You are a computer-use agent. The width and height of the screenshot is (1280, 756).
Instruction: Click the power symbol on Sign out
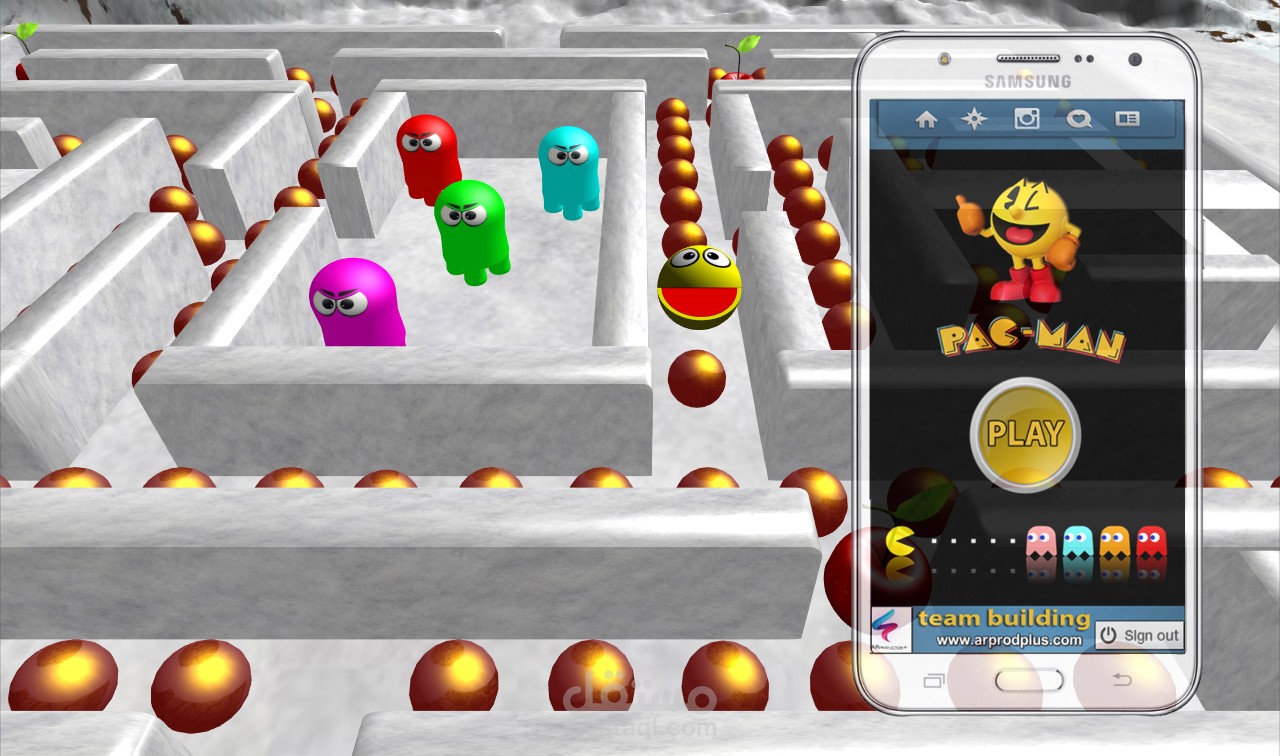click(1107, 634)
